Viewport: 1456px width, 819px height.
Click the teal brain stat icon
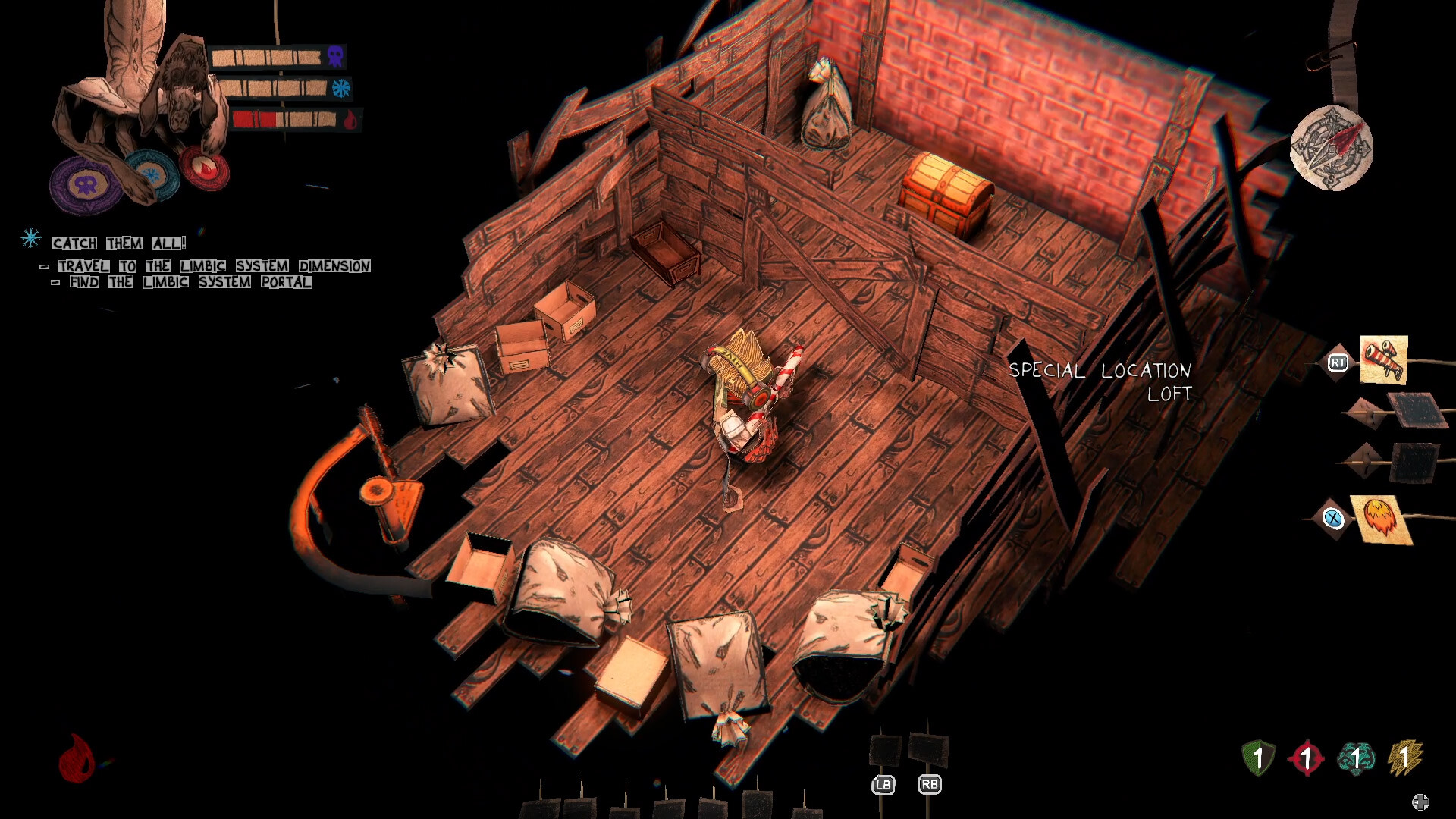(x=1357, y=758)
